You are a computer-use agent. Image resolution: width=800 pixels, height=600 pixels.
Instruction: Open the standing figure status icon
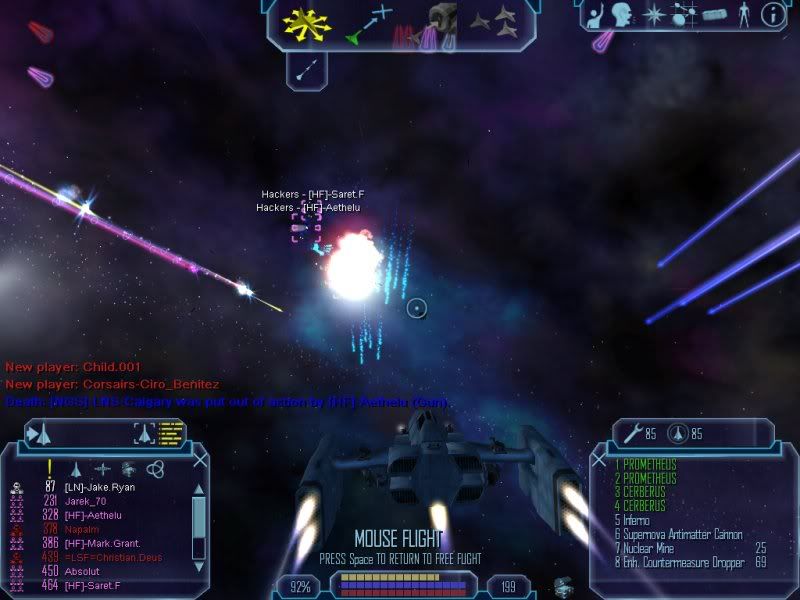click(741, 14)
